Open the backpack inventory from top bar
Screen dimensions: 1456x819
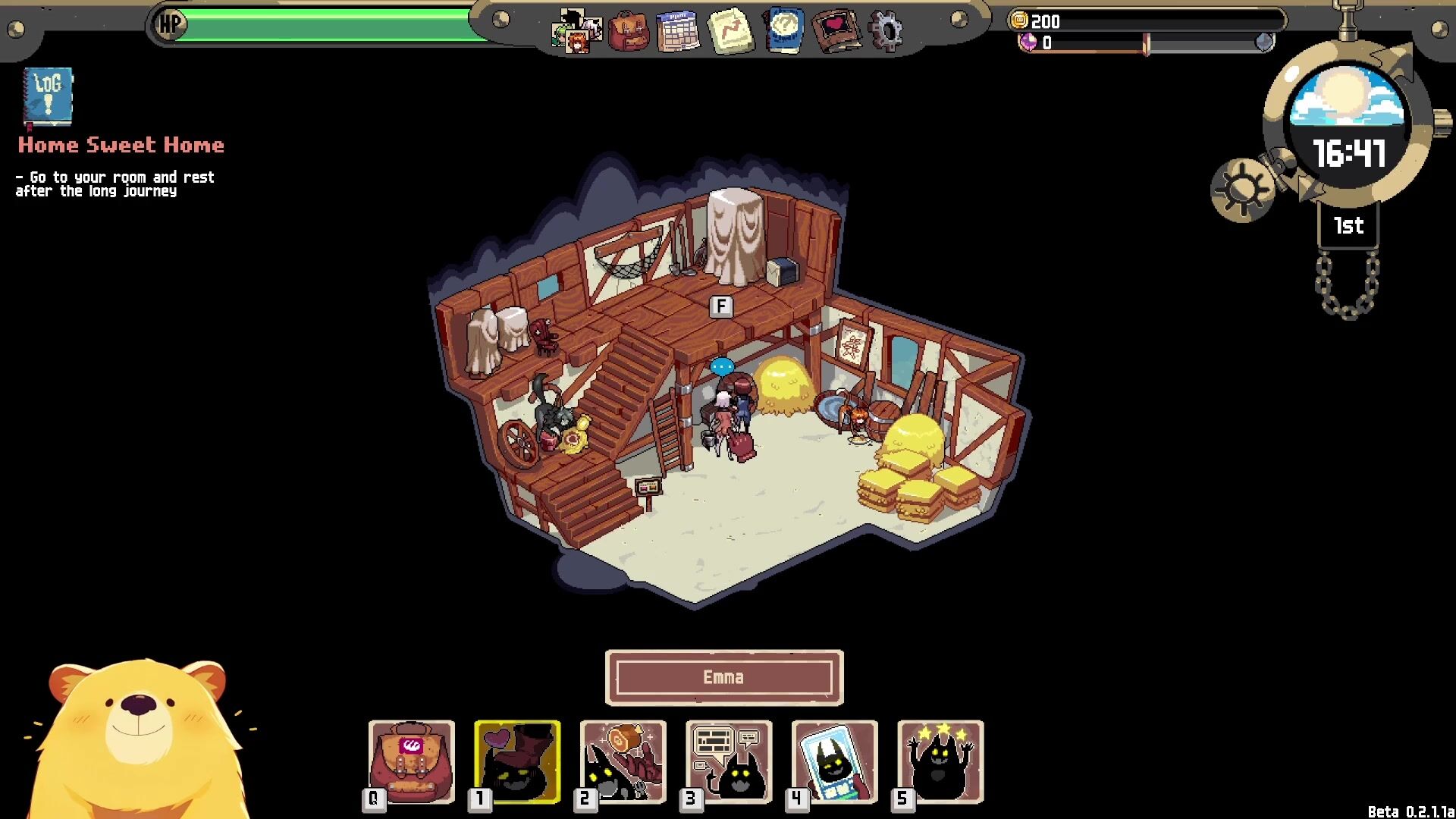click(629, 31)
